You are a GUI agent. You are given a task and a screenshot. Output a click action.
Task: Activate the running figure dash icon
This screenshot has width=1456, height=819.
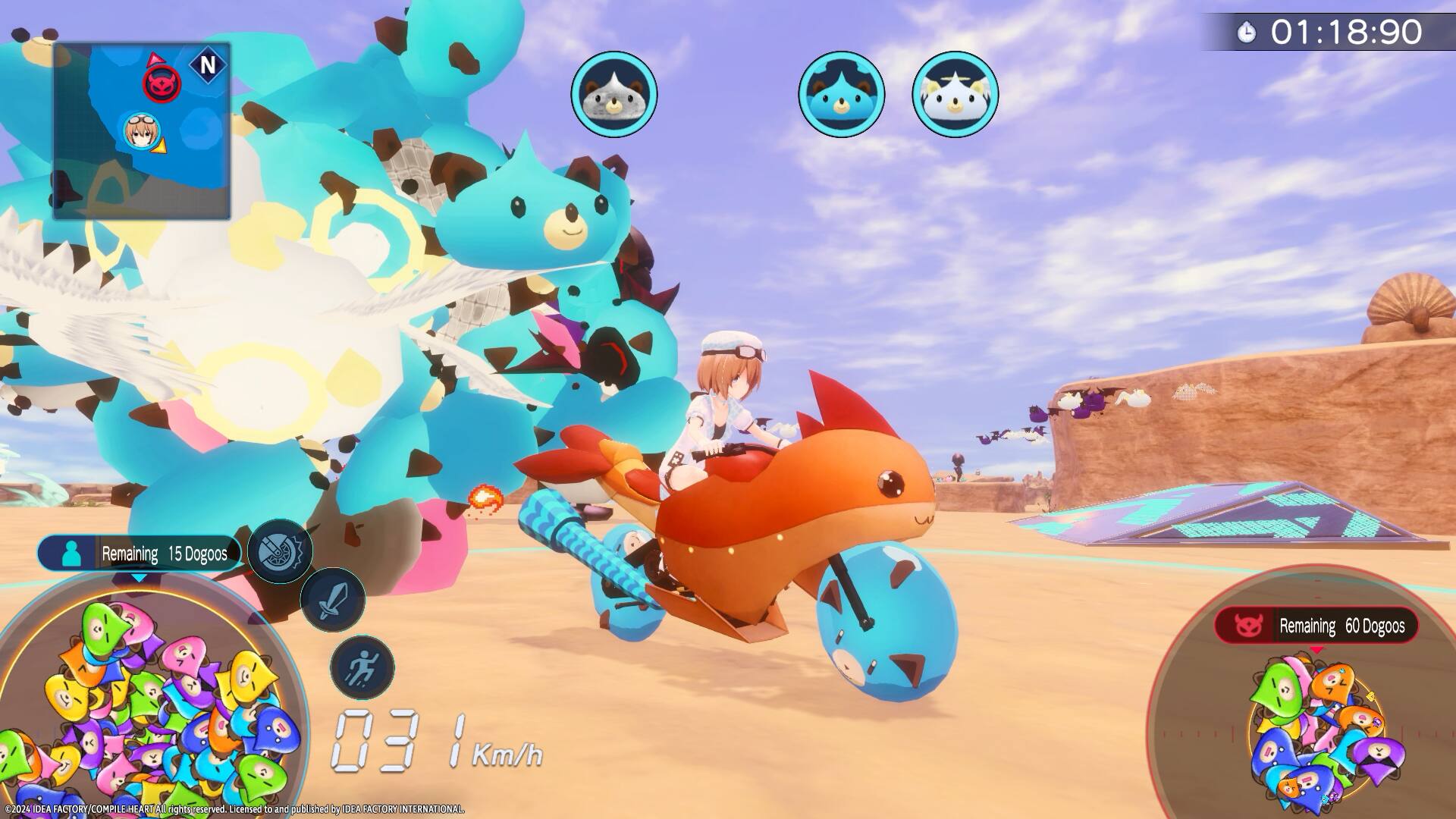click(362, 667)
